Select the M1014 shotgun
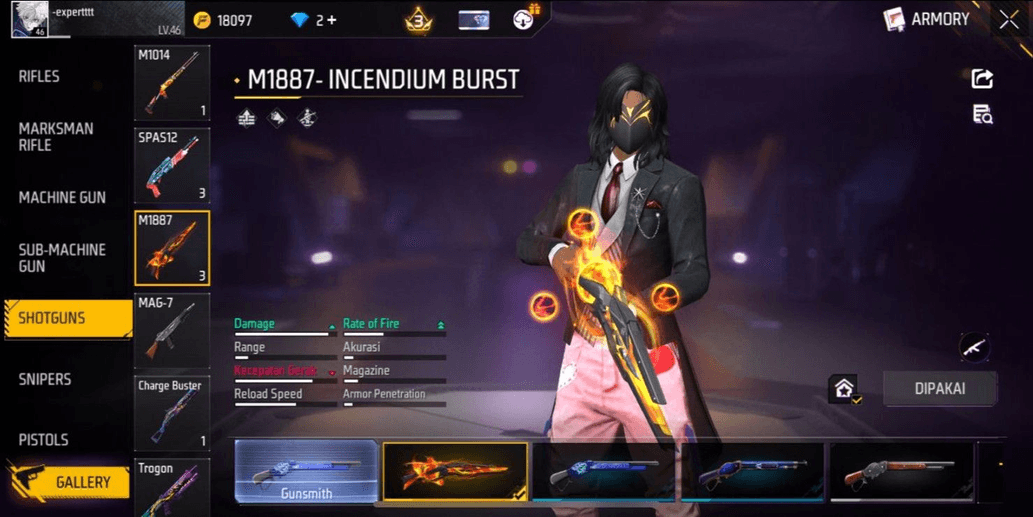The image size is (1033, 517). click(x=172, y=83)
